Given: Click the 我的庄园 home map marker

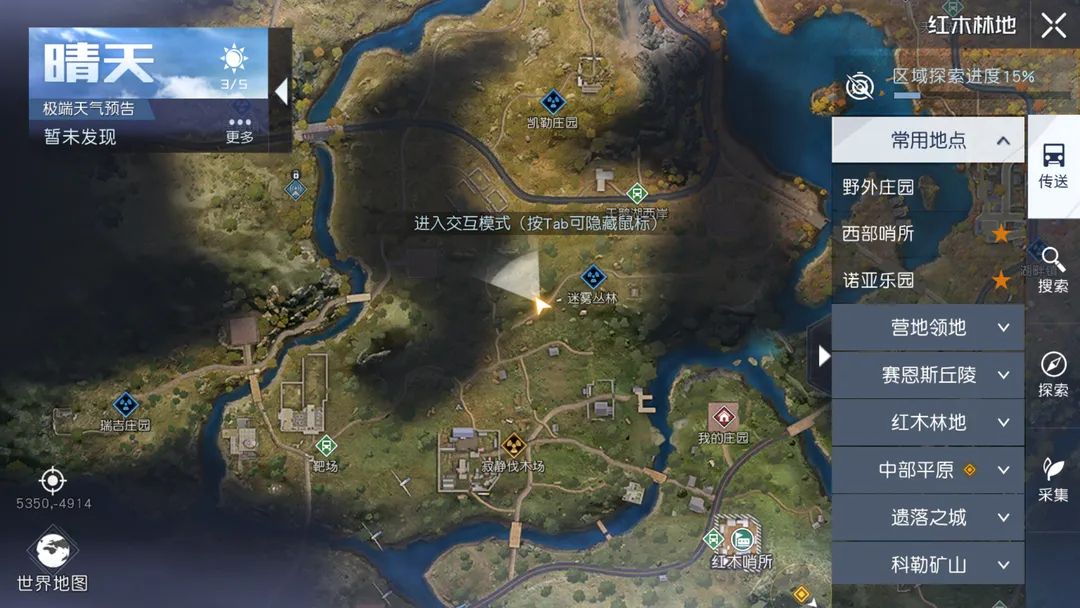Looking at the screenshot, I should tap(722, 418).
